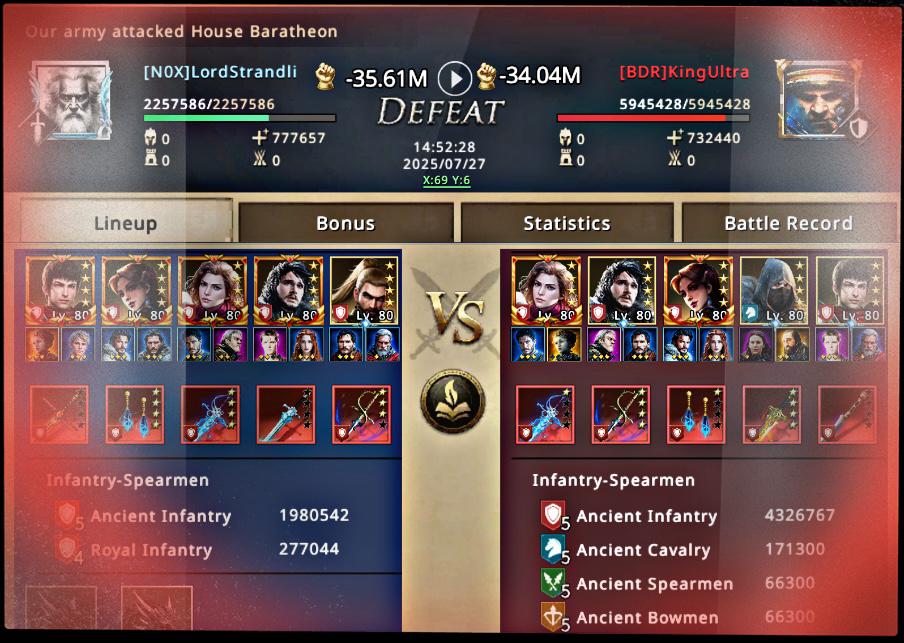Play the battle replay

tap(455, 77)
